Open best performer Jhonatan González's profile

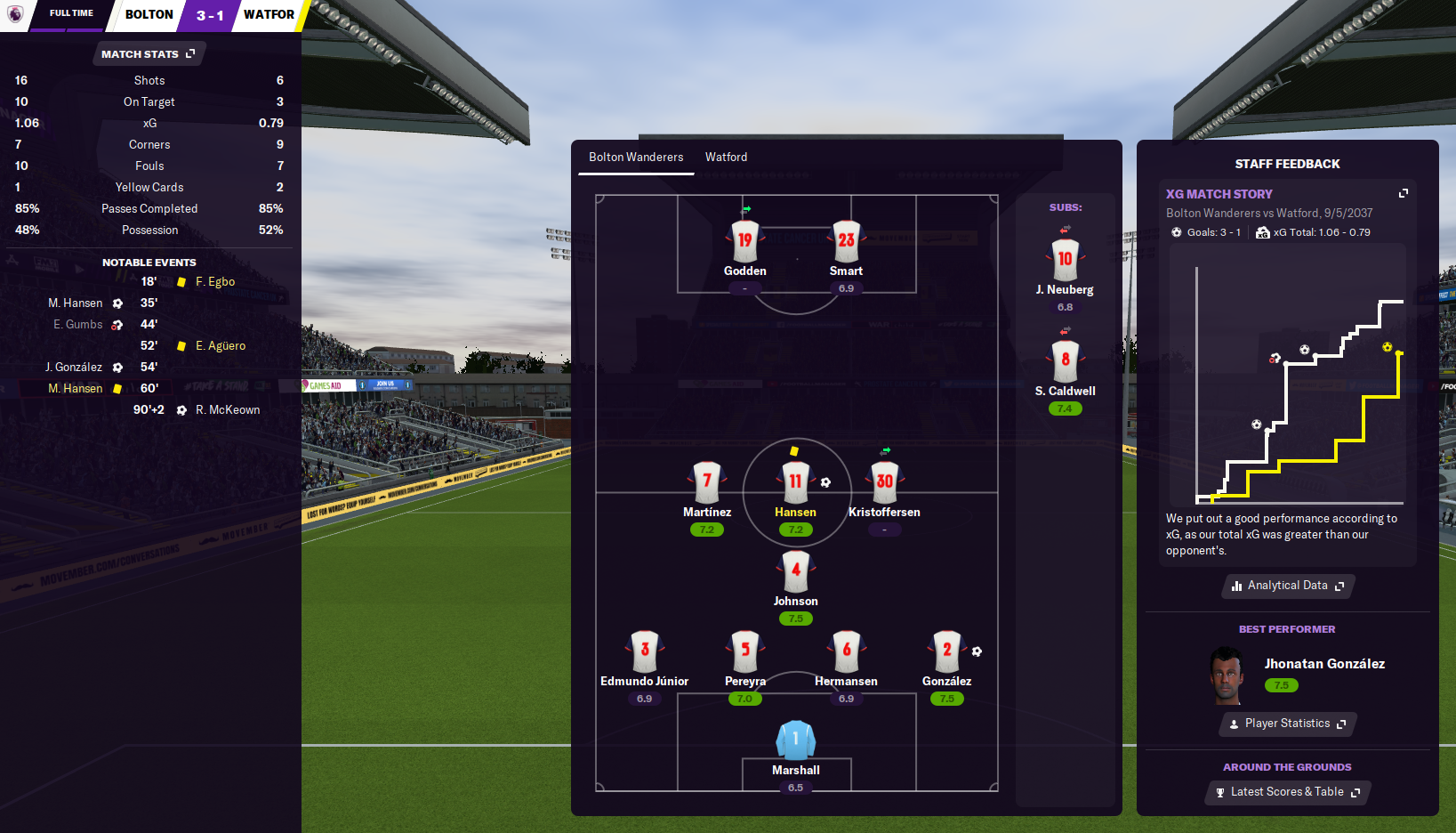pyautogui.click(x=1323, y=664)
